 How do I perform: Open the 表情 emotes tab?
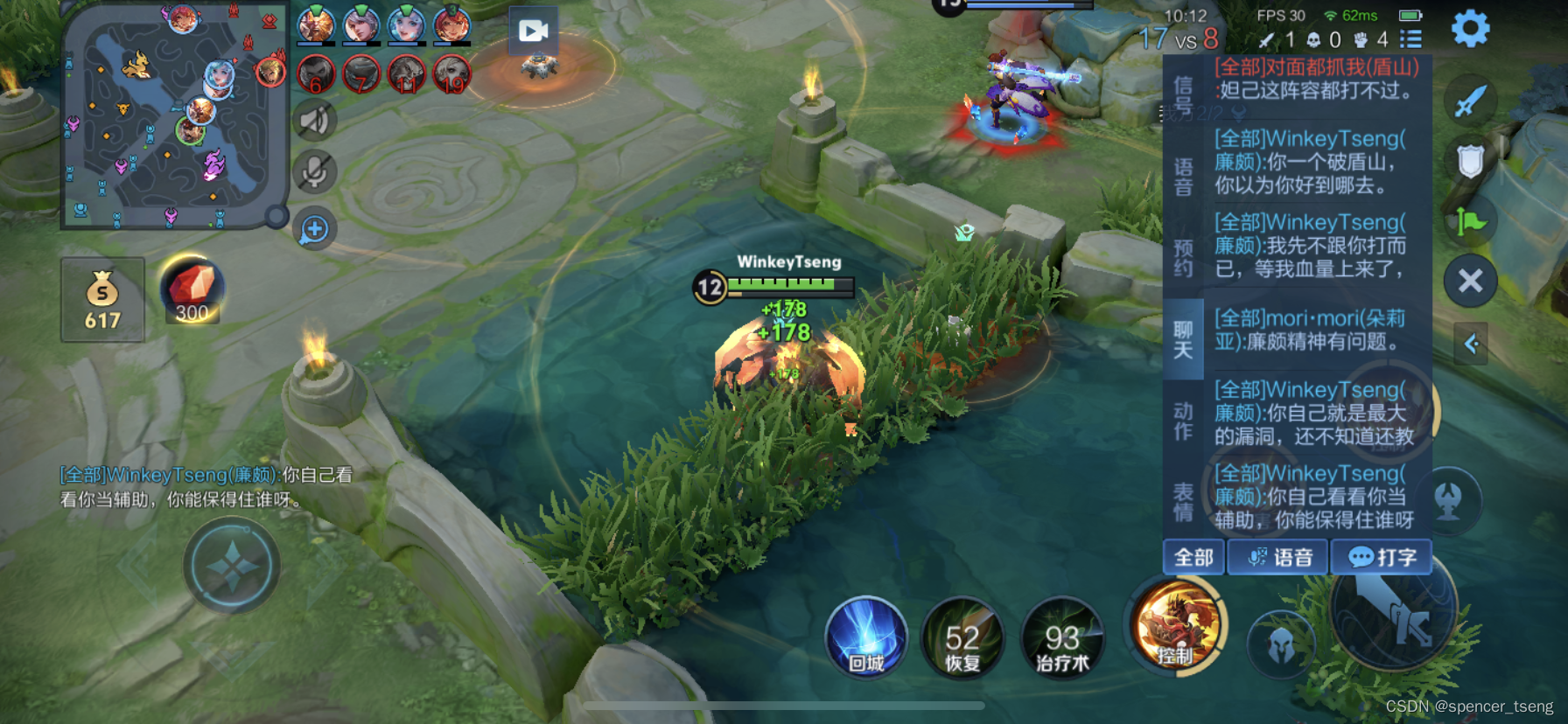(x=1183, y=502)
